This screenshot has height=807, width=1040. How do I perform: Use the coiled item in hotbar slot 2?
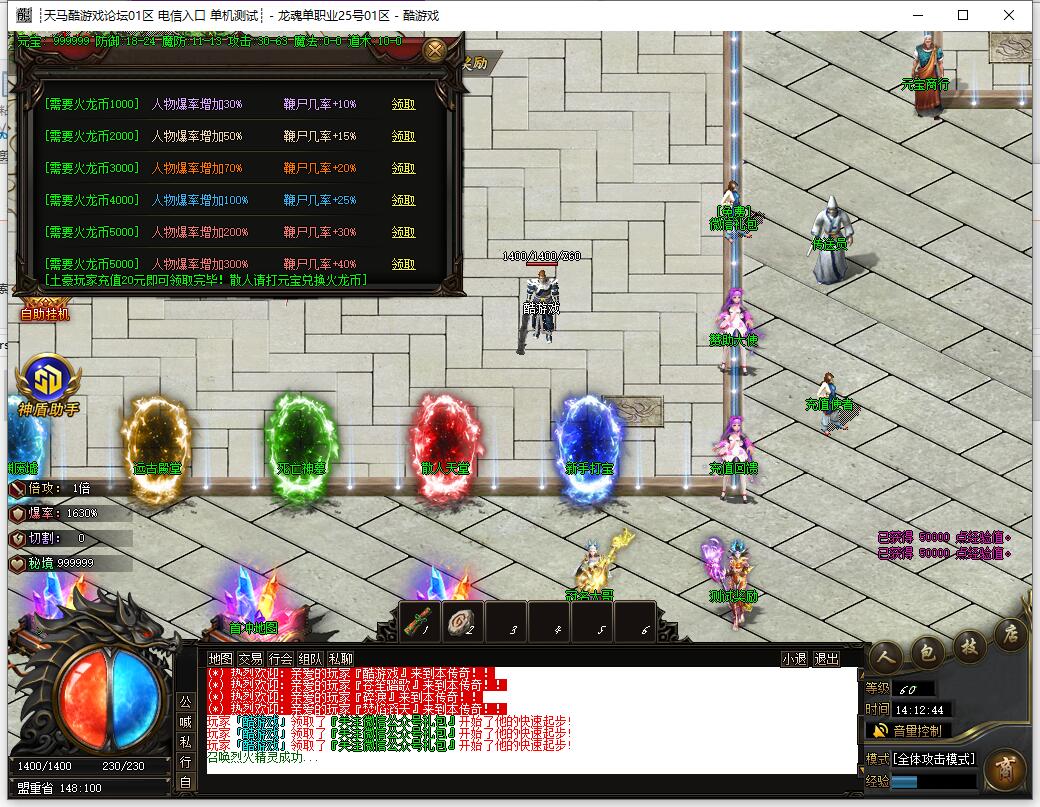coord(464,621)
